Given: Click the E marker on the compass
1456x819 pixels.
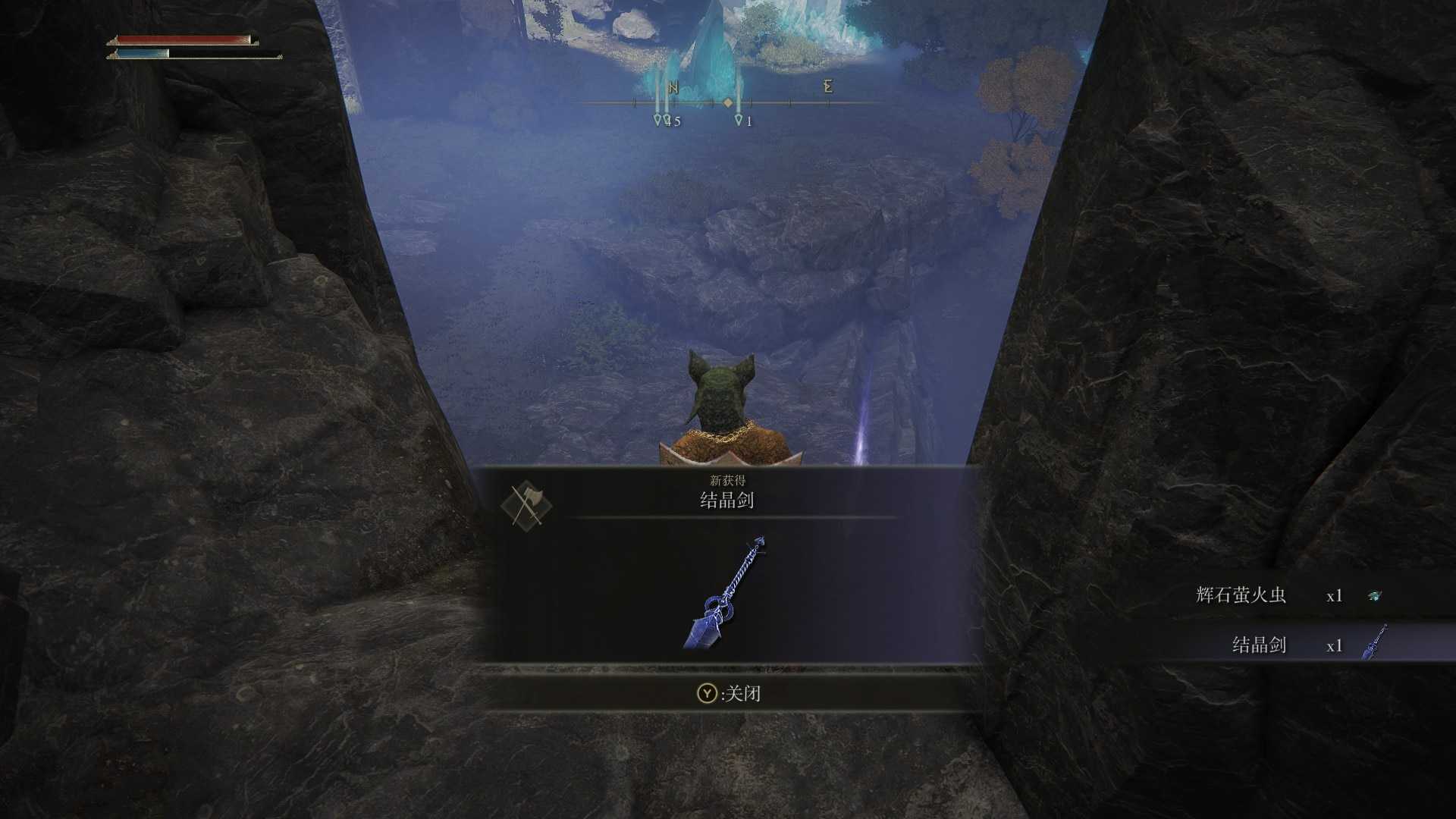Looking at the screenshot, I should [827, 88].
